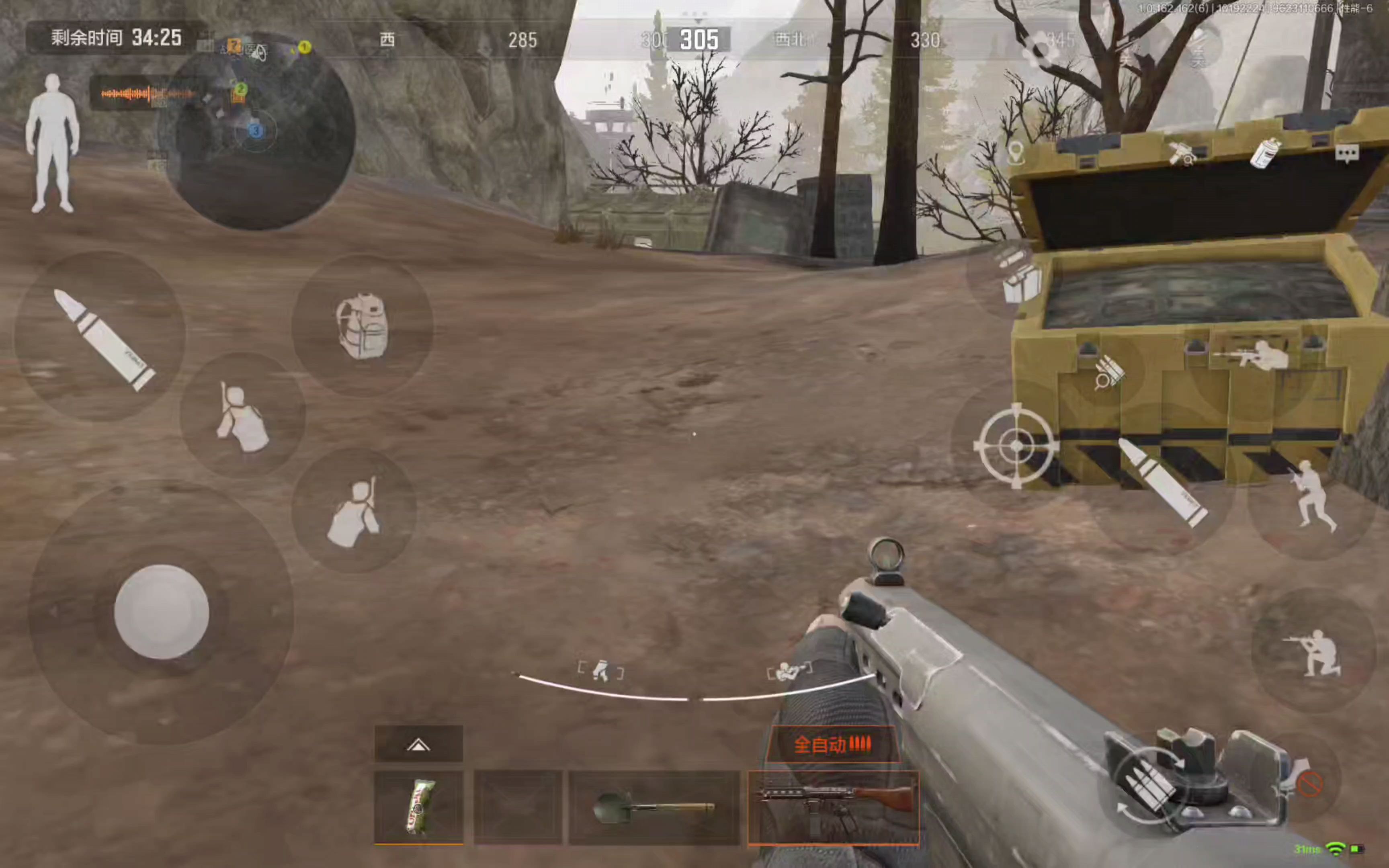Open the backpack inventory

[362, 326]
